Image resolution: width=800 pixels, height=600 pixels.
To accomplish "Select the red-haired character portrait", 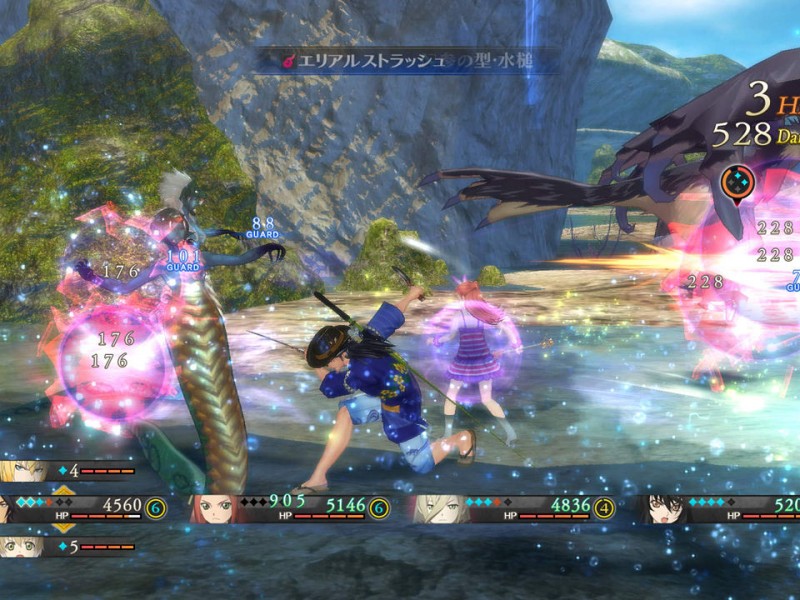I will (215, 509).
